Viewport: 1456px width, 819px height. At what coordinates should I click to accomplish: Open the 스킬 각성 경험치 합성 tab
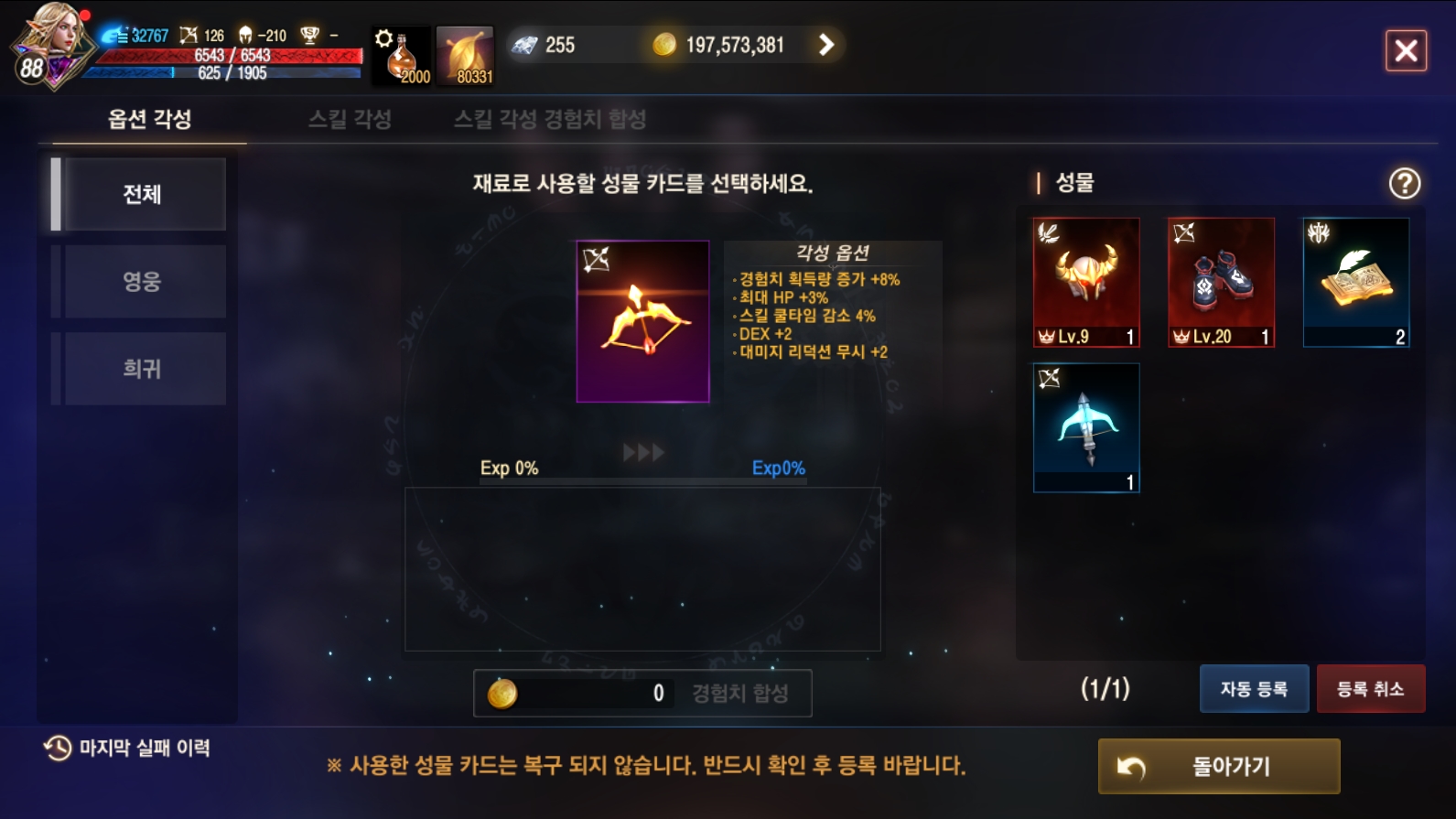coord(550,120)
